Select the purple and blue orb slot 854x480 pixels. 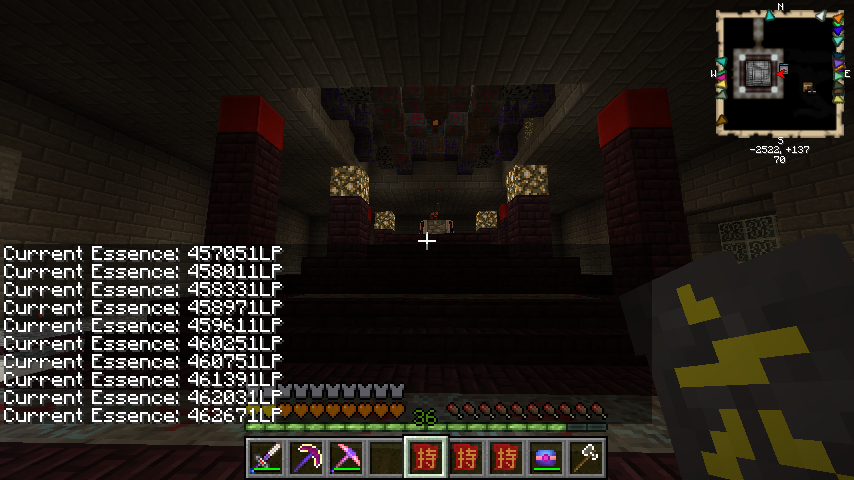[546, 458]
